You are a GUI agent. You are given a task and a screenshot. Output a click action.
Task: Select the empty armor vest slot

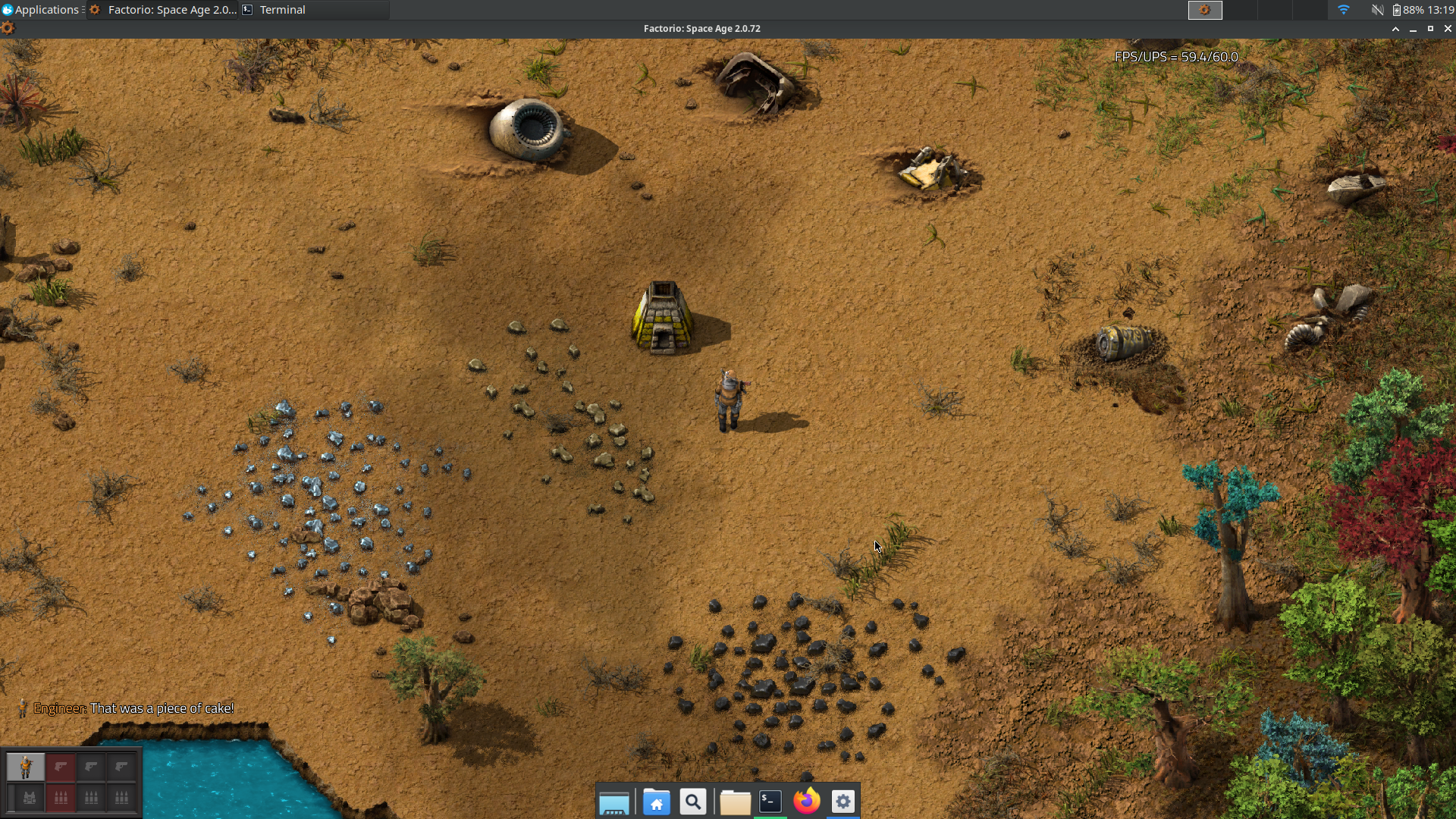[x=29, y=798]
